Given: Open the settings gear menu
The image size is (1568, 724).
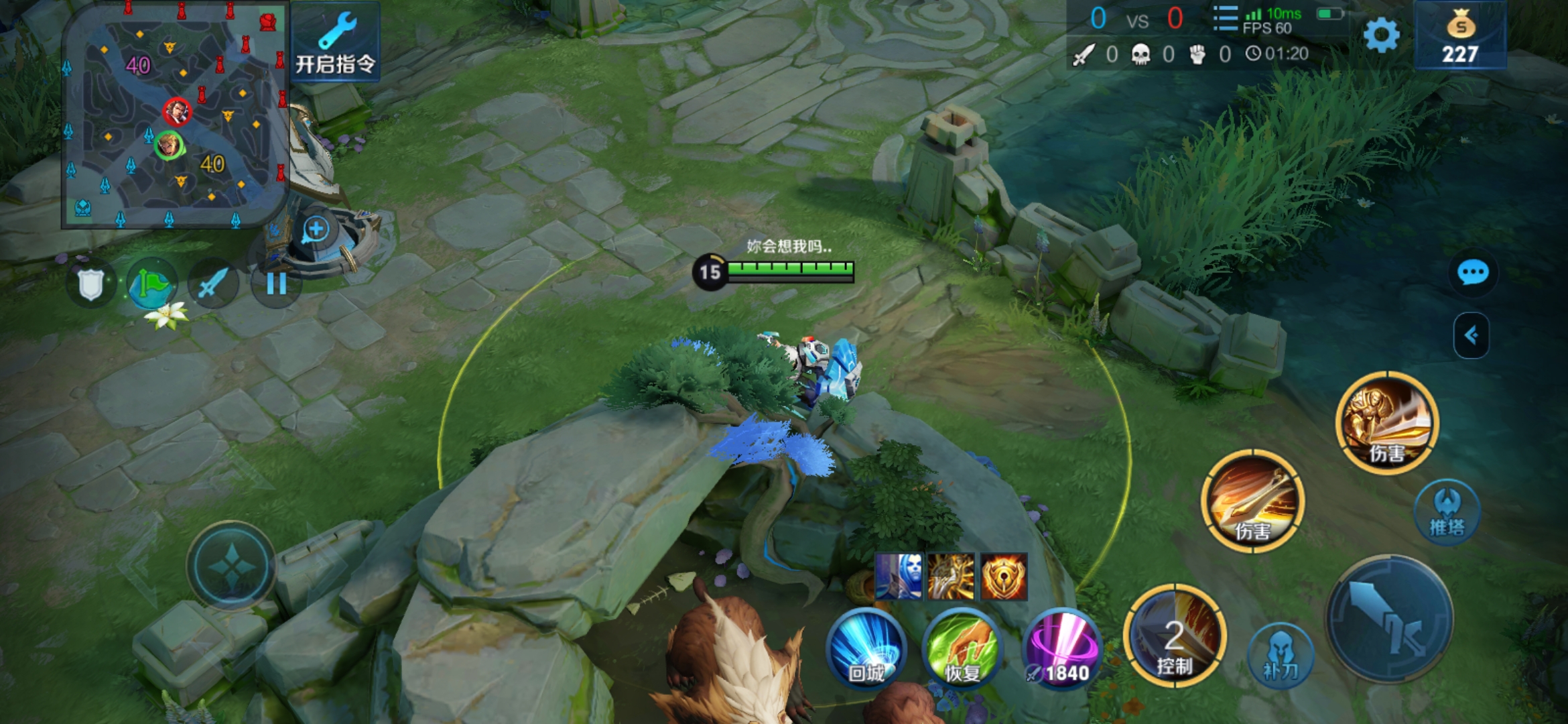Looking at the screenshot, I should click(1381, 35).
